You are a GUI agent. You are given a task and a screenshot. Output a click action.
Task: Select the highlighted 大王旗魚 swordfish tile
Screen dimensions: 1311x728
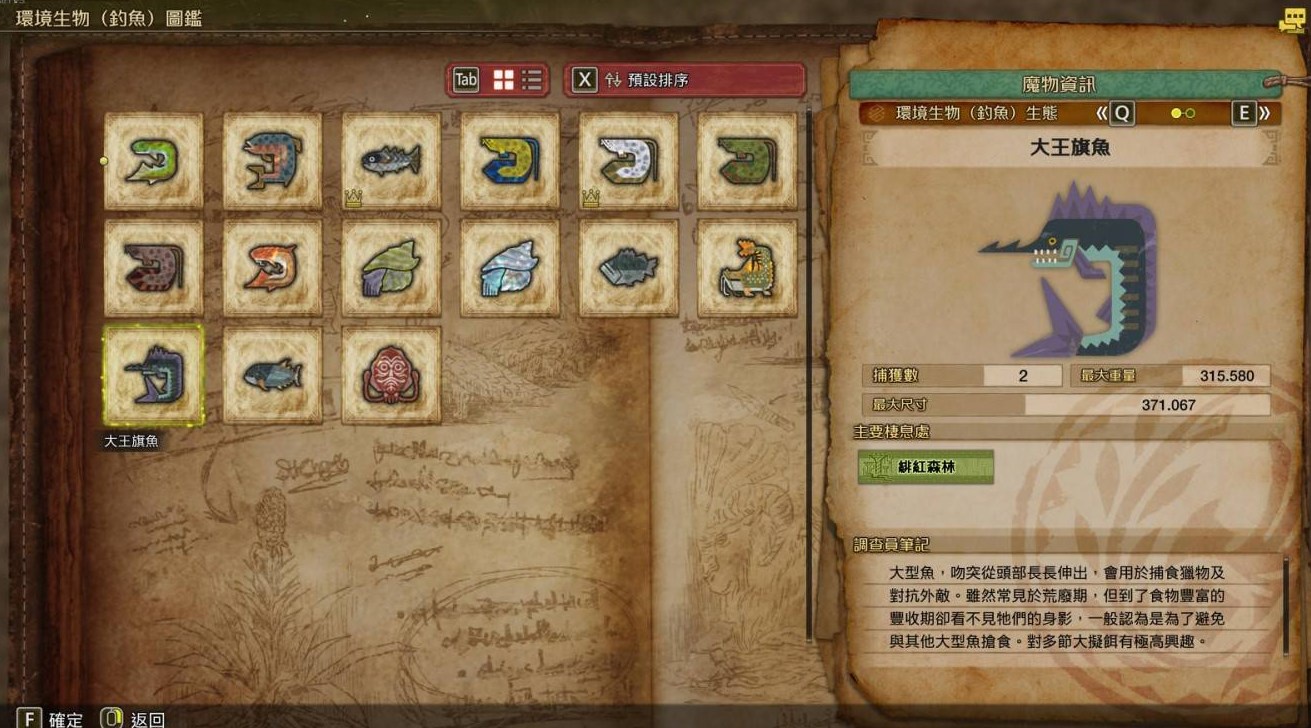[x=154, y=375]
